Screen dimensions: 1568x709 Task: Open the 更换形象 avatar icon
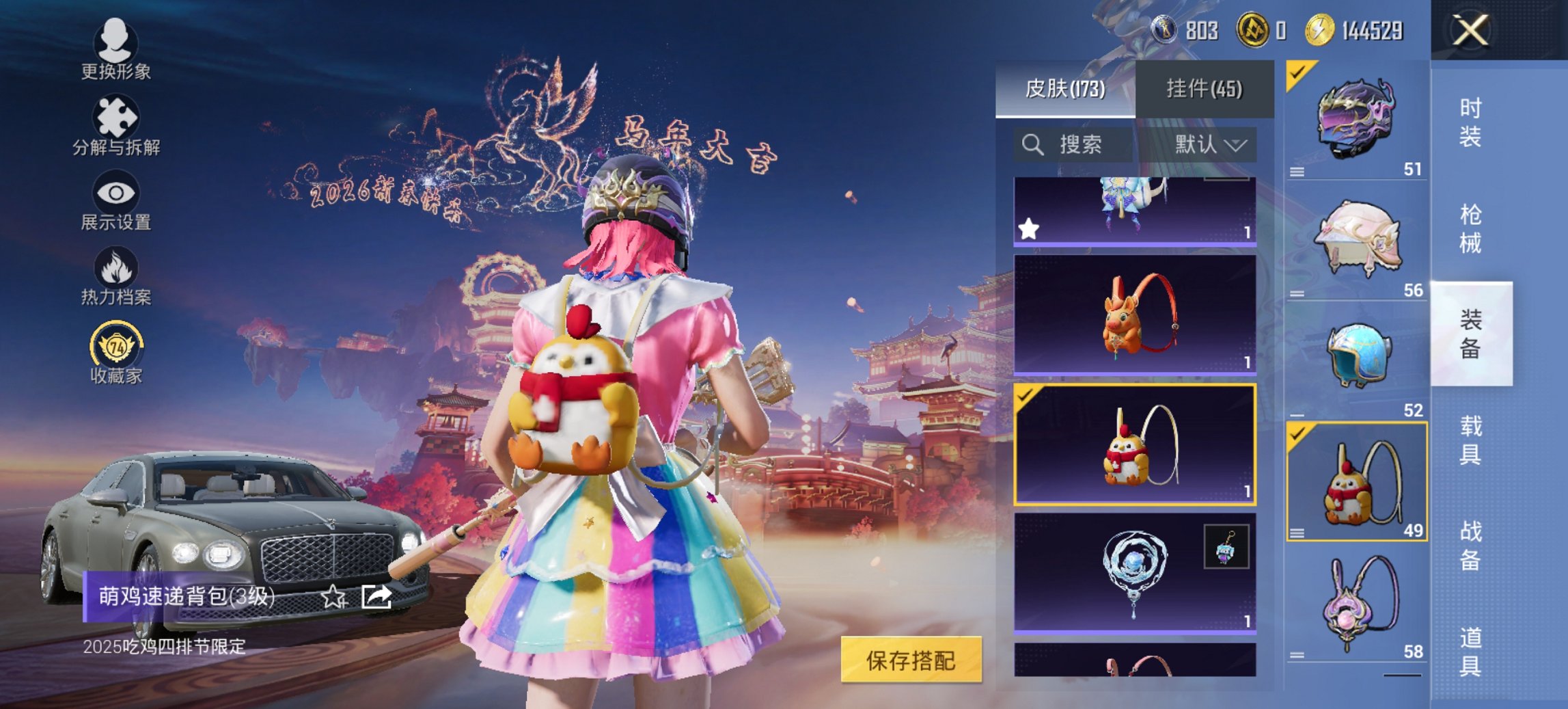coord(116,42)
